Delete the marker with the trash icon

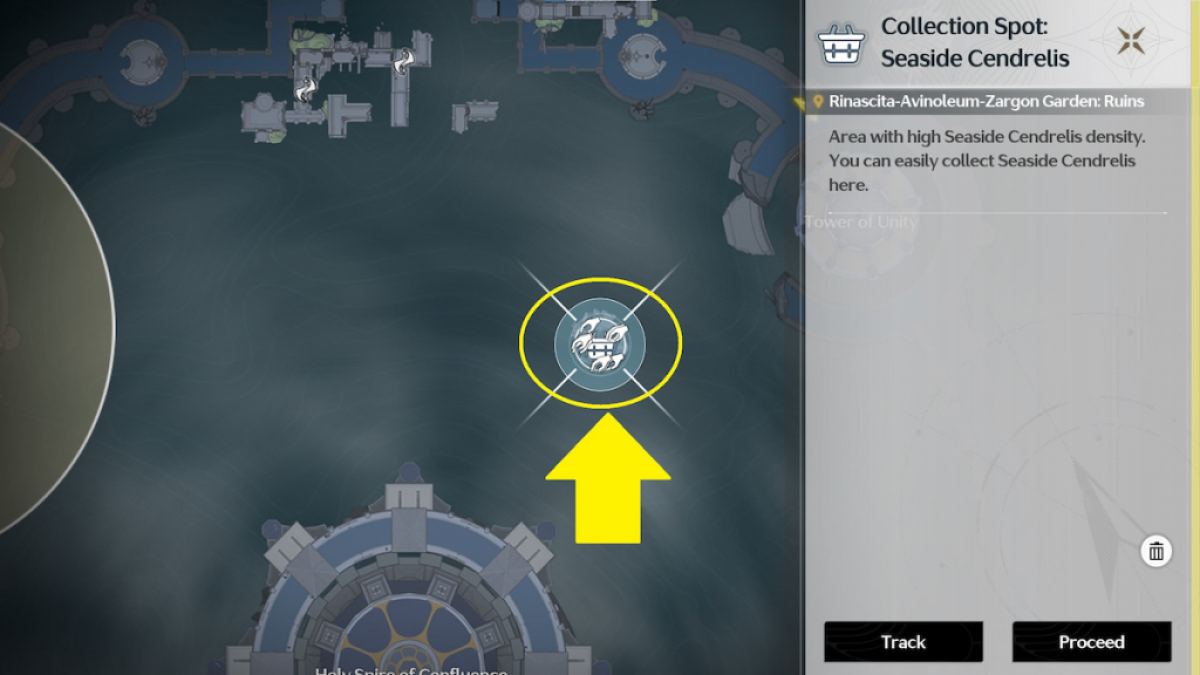(x=1156, y=551)
